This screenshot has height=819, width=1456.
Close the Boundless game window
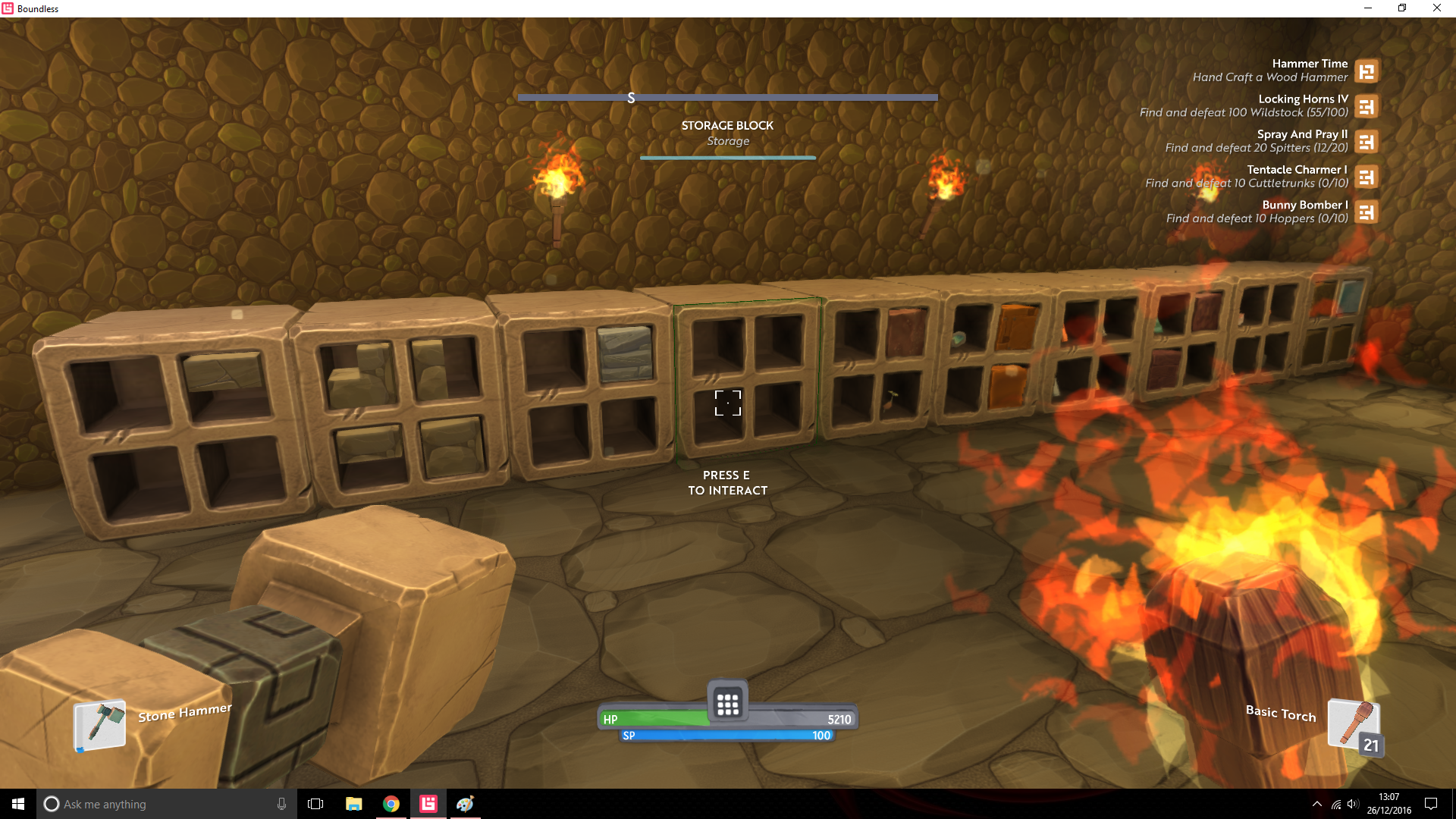1436,8
